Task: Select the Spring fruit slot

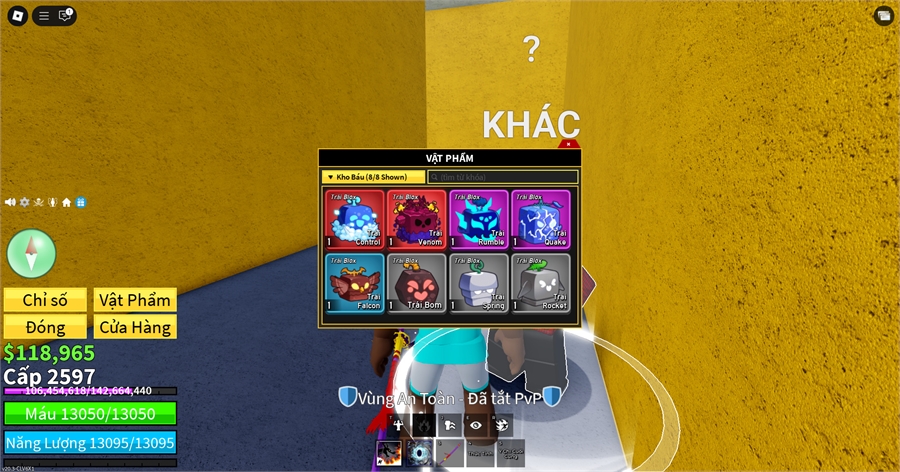Action: pos(479,283)
